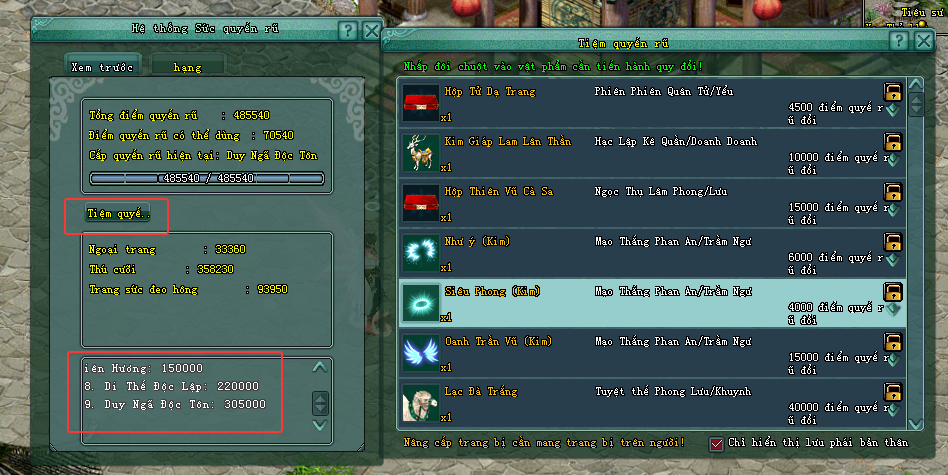Close the Hệ thống Sức quyến rũ window

371,30
